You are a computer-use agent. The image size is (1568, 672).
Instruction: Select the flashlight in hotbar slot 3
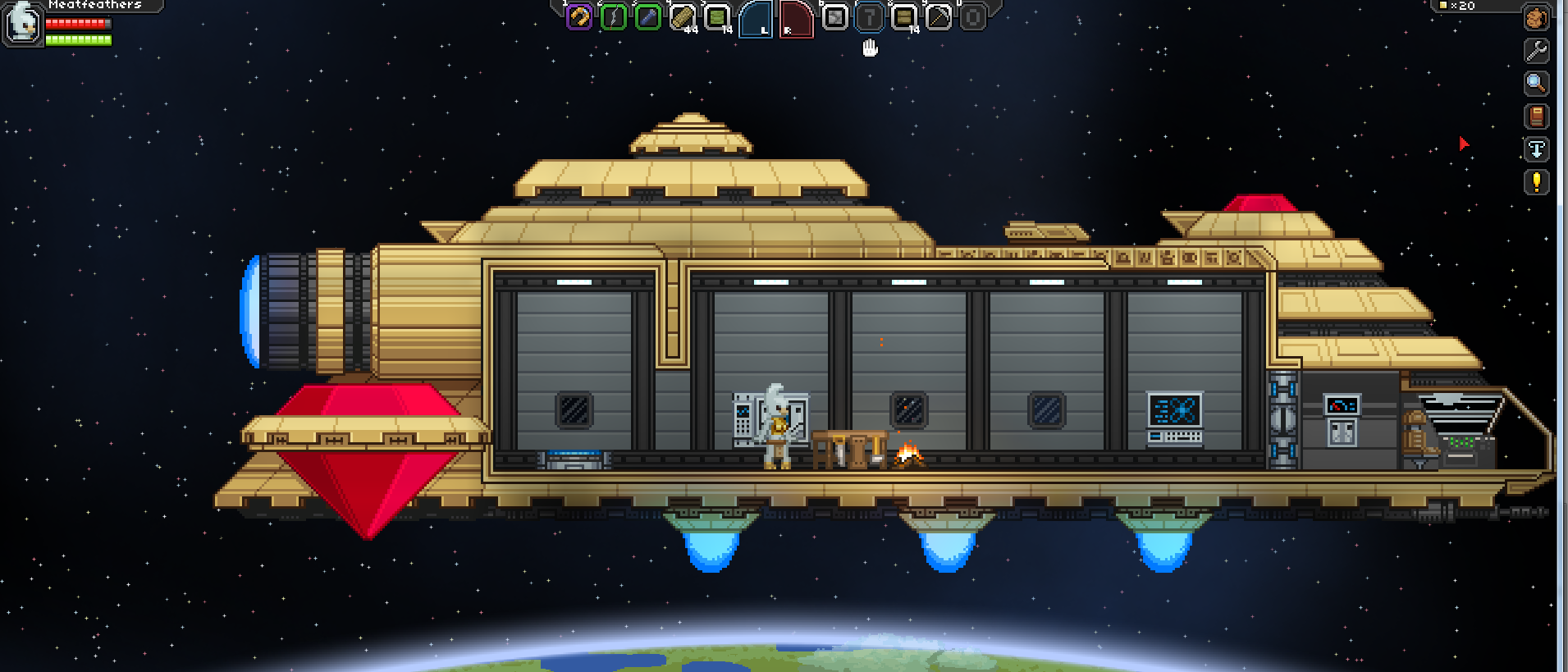pos(647,18)
